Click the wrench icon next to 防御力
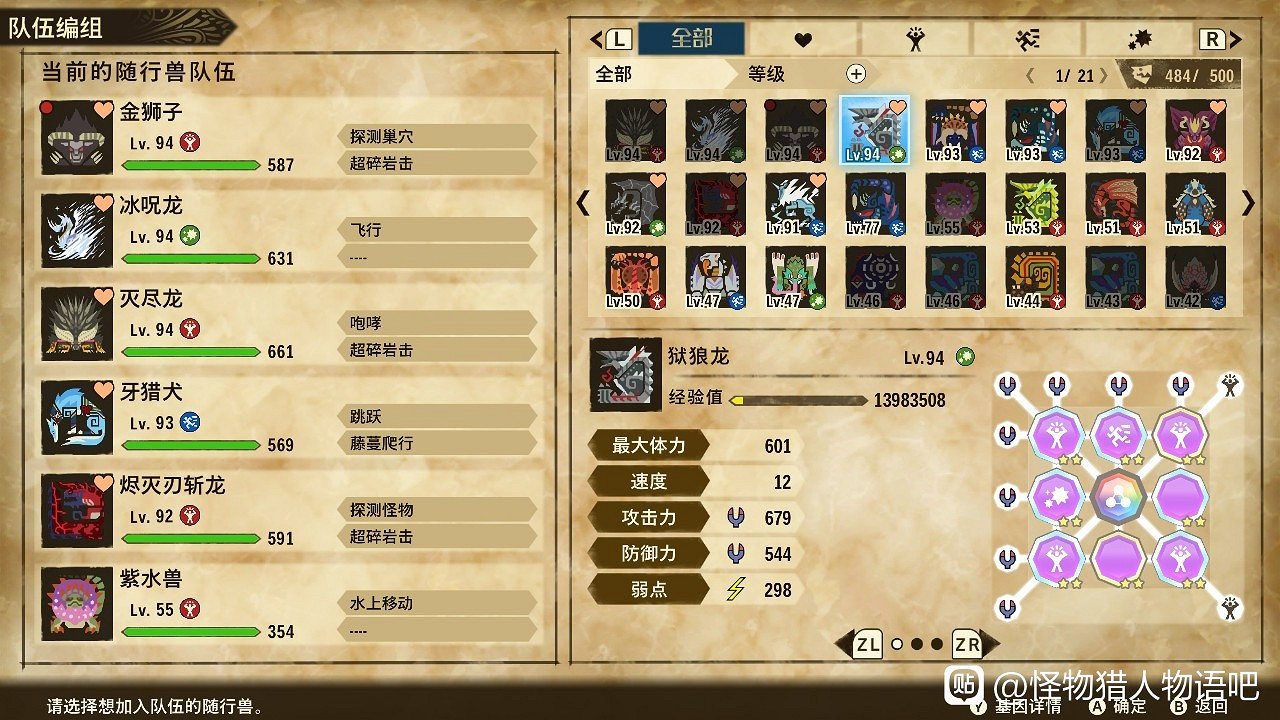This screenshot has width=1280, height=720. point(737,553)
